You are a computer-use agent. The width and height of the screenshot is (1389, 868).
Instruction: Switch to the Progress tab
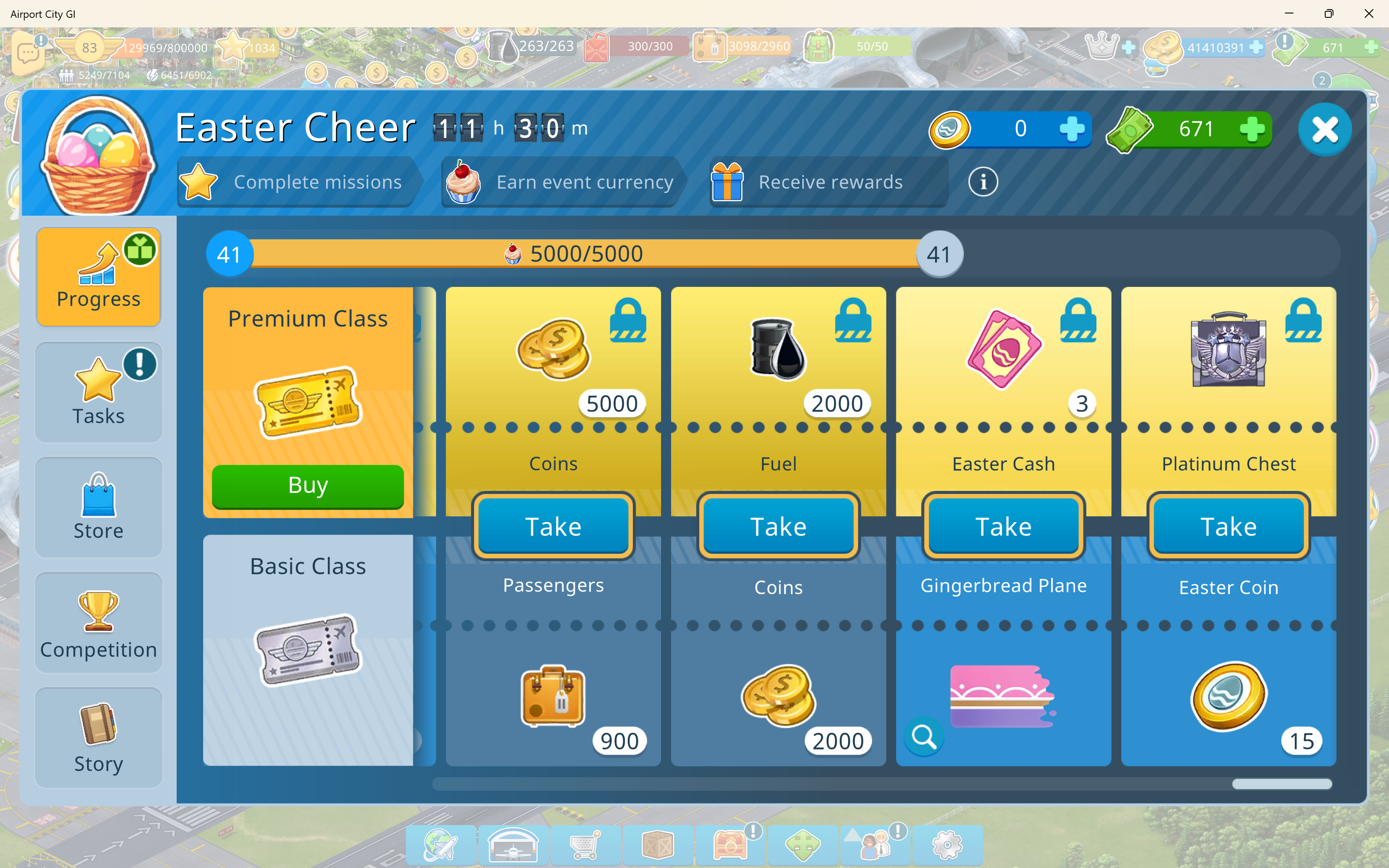coord(99,277)
